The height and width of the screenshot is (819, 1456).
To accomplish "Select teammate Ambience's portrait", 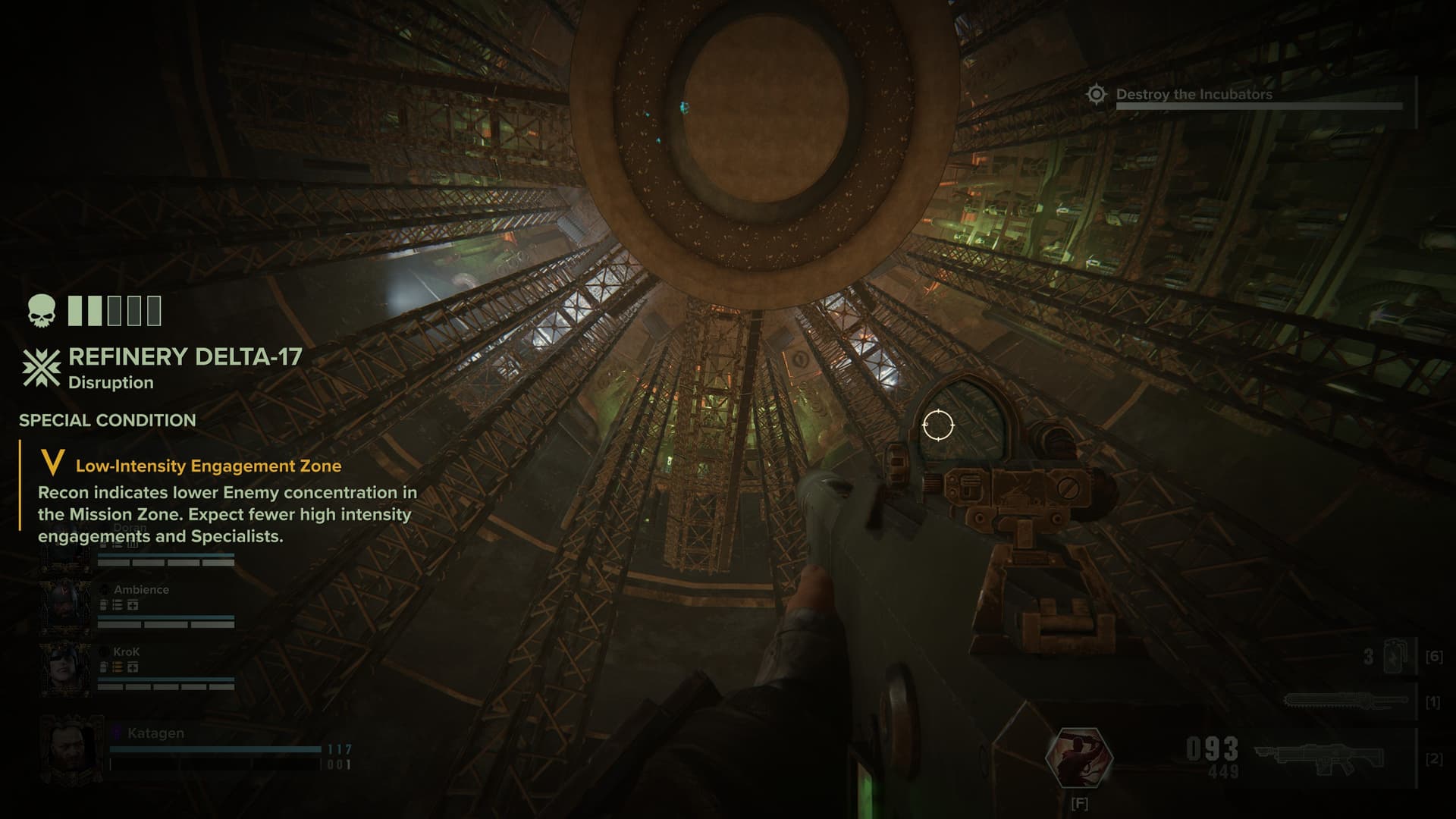I will point(65,605).
